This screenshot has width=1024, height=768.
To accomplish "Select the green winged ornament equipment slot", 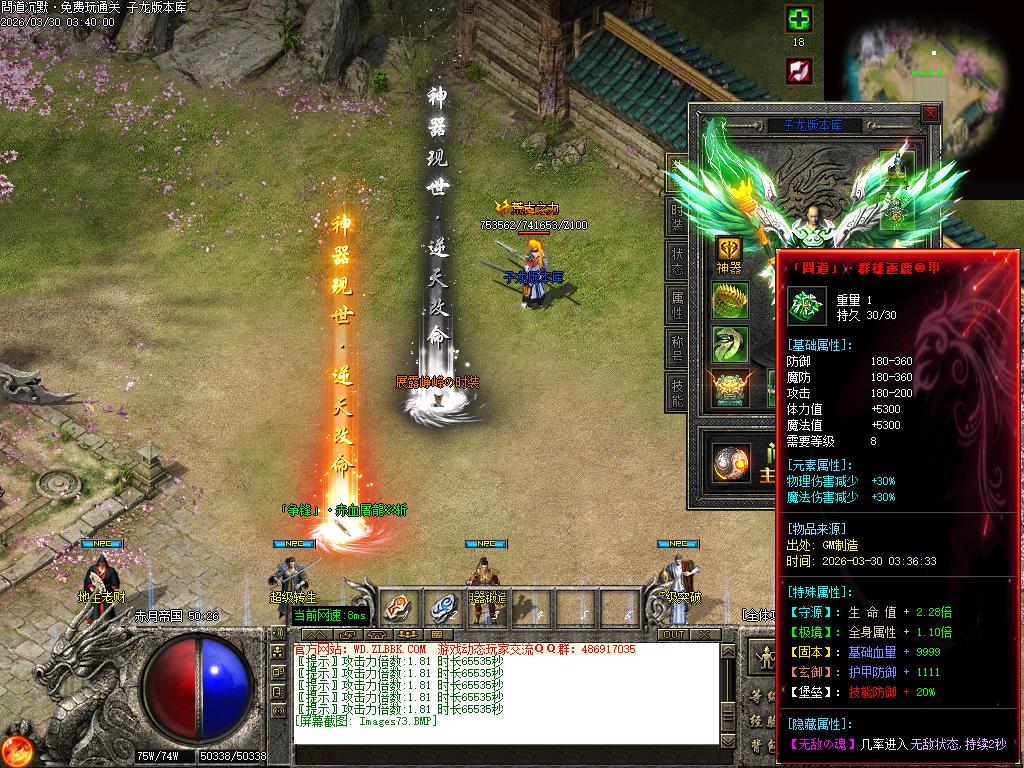I will coord(729,344).
